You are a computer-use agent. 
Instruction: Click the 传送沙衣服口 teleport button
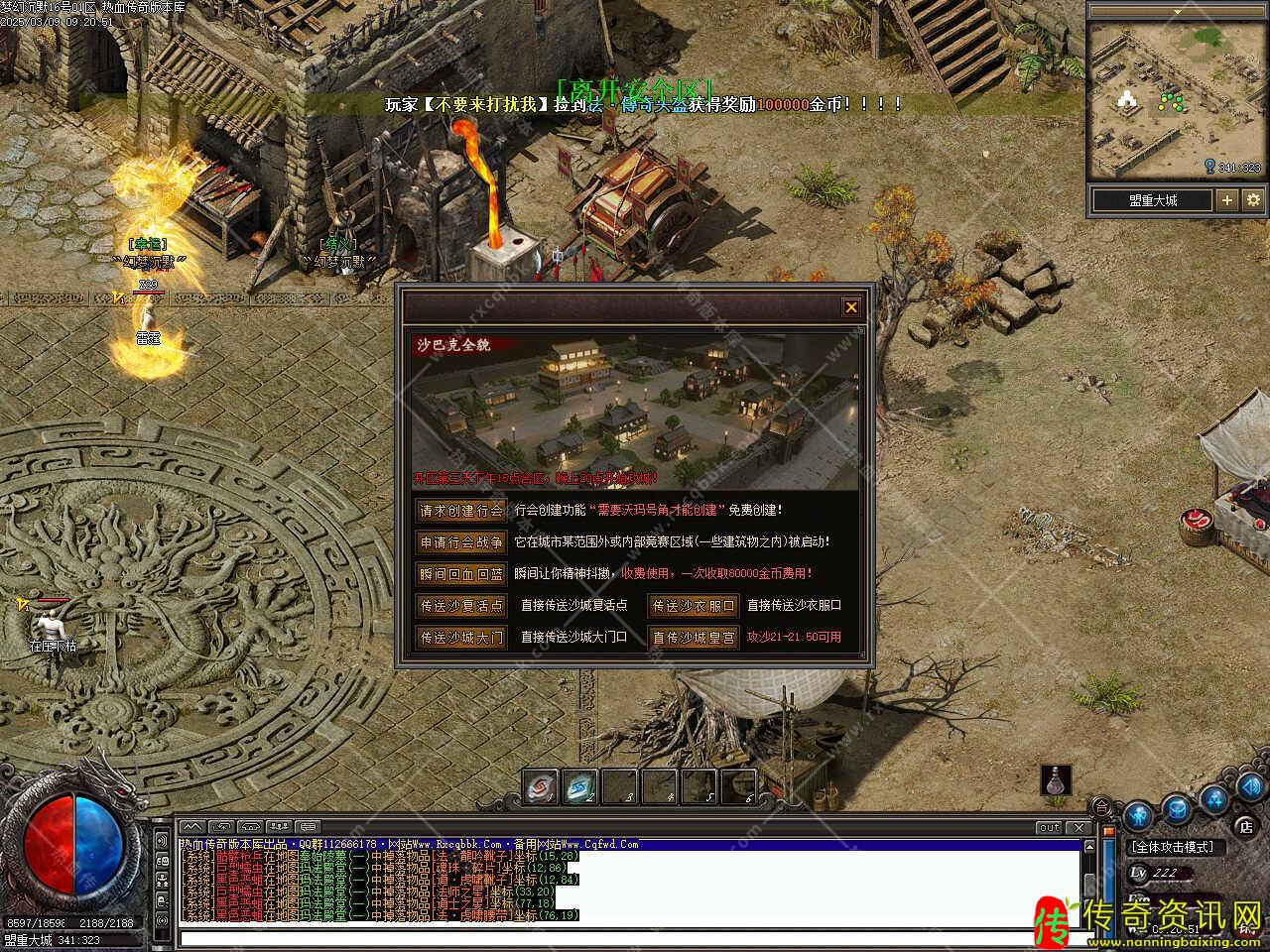(694, 606)
